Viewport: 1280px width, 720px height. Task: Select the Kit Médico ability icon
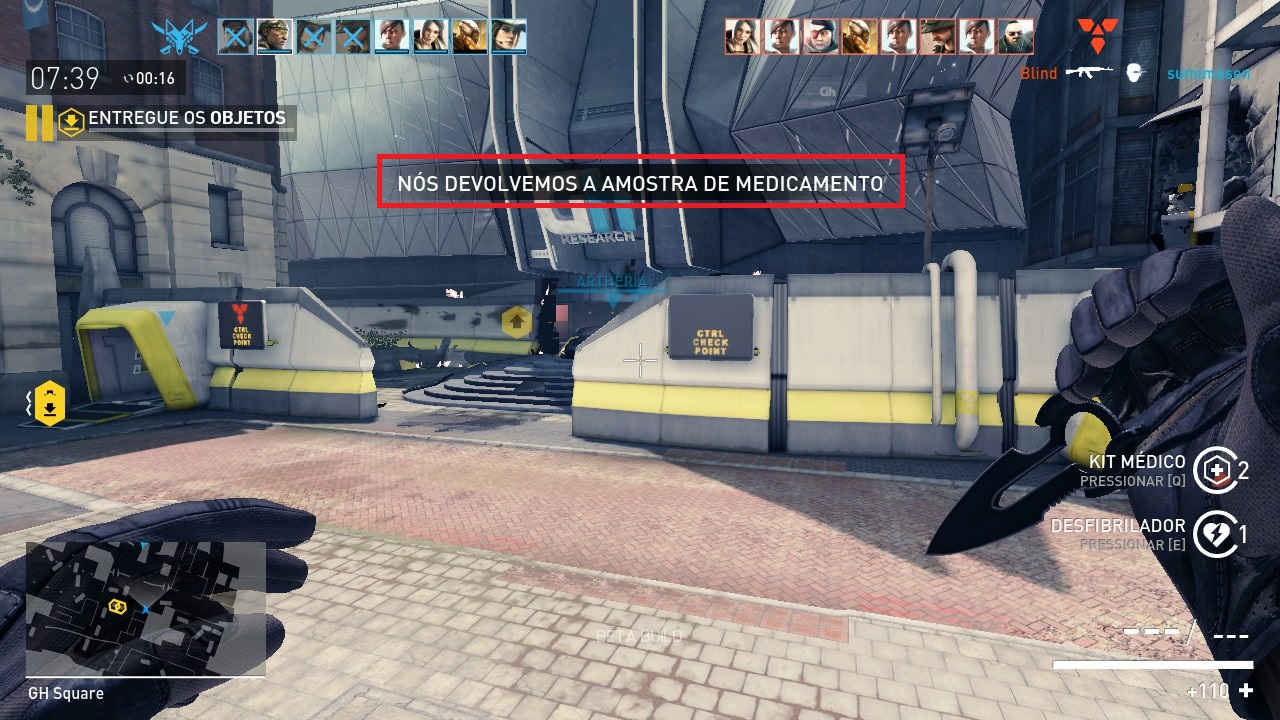pyautogui.click(x=1215, y=470)
